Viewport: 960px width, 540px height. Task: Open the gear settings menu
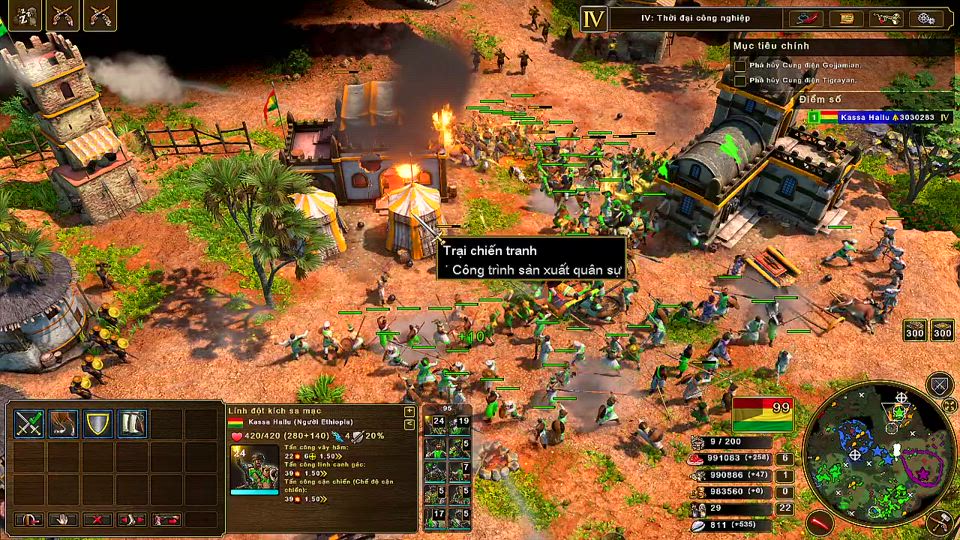click(926, 18)
